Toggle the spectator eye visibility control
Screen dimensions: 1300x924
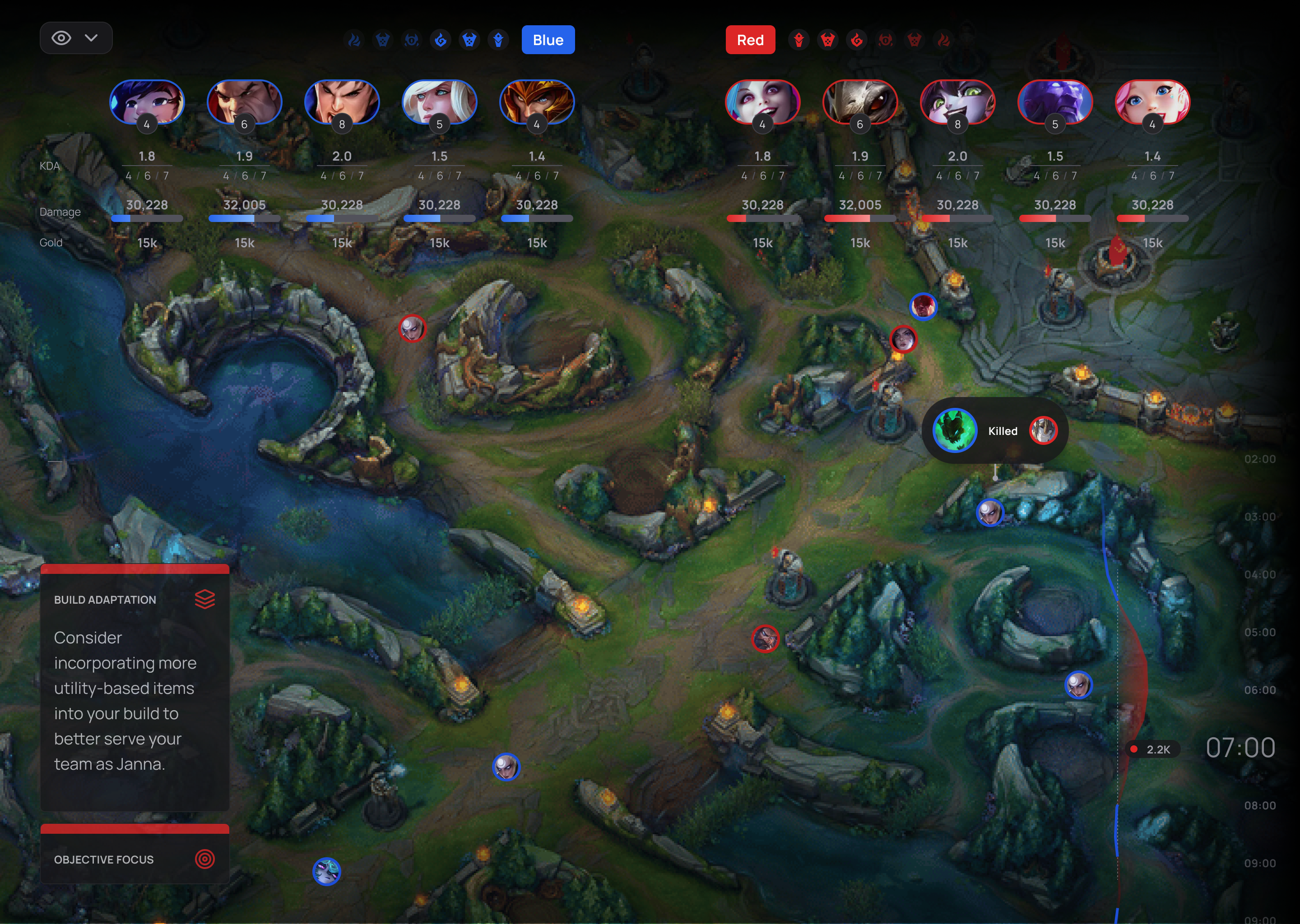pyautogui.click(x=61, y=37)
